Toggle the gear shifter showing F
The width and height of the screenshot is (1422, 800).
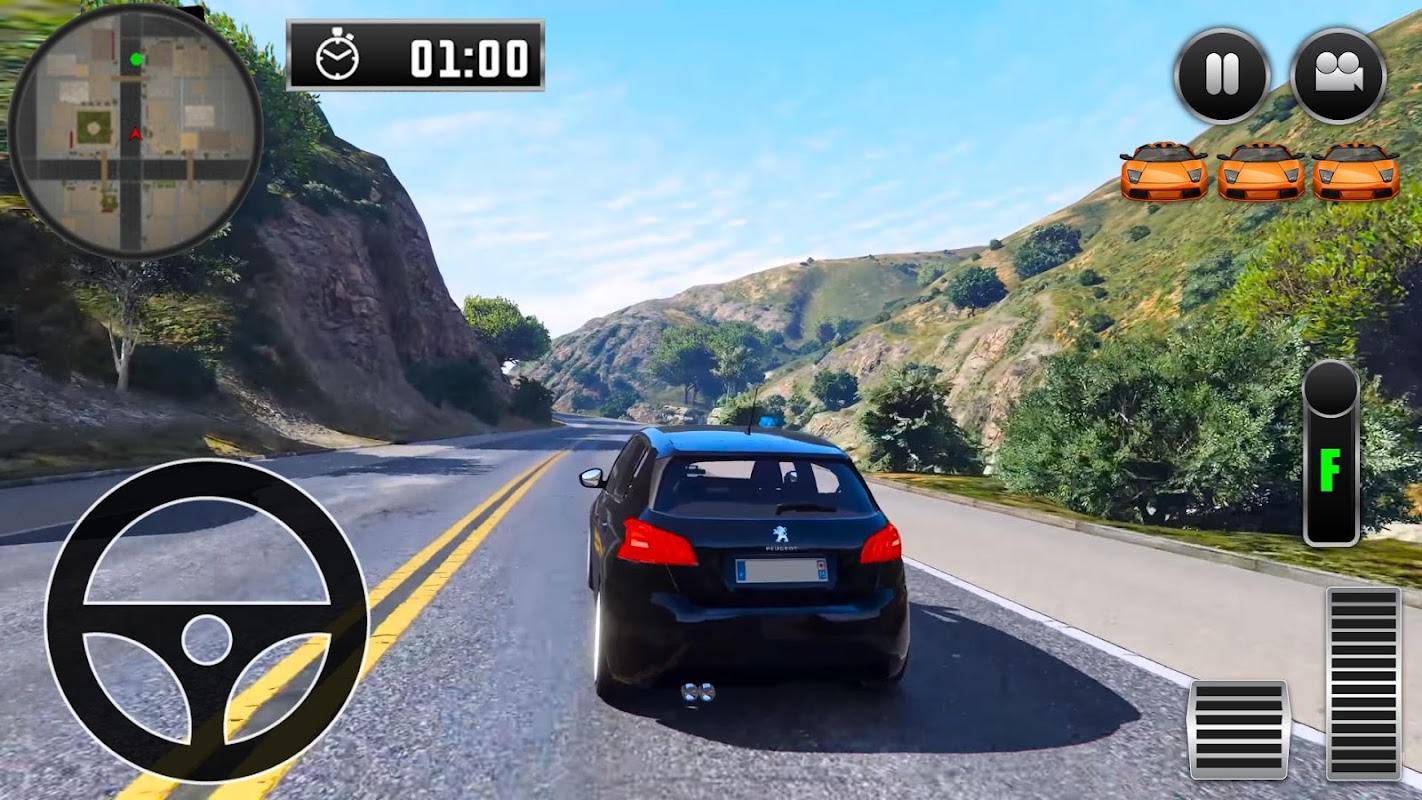tap(1331, 455)
